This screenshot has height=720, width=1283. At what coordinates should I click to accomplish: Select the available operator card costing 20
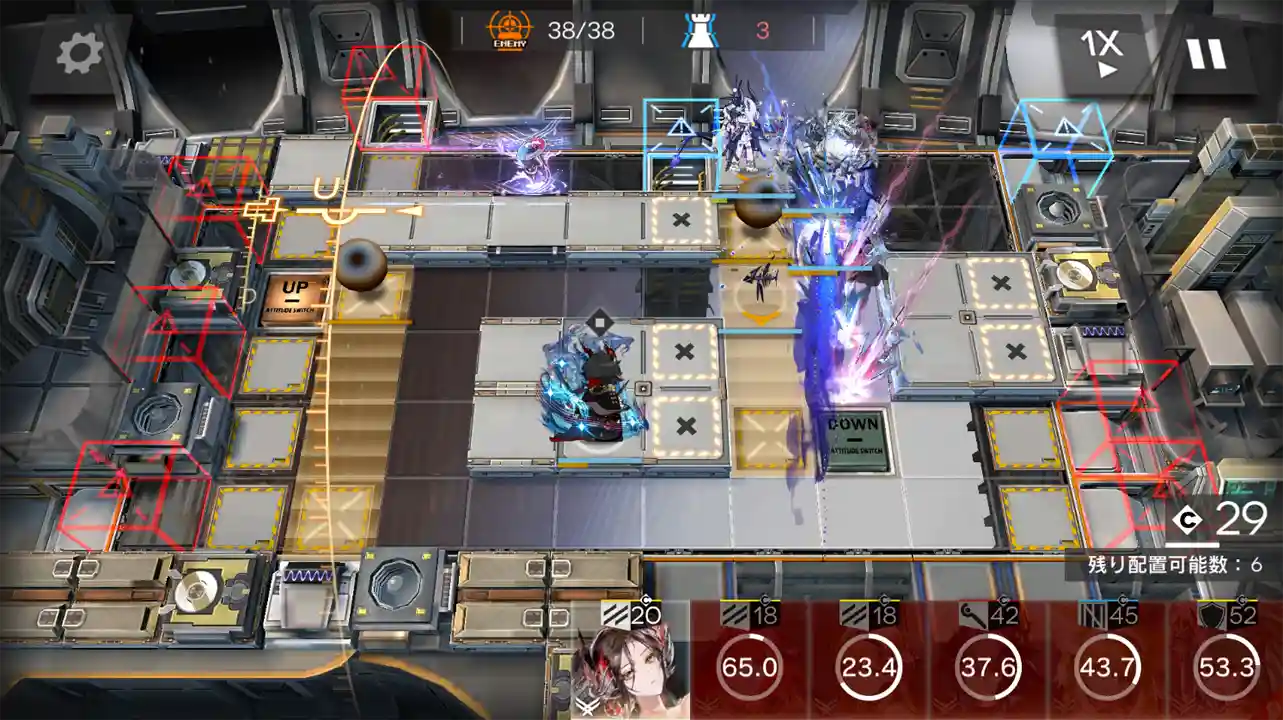pos(629,662)
